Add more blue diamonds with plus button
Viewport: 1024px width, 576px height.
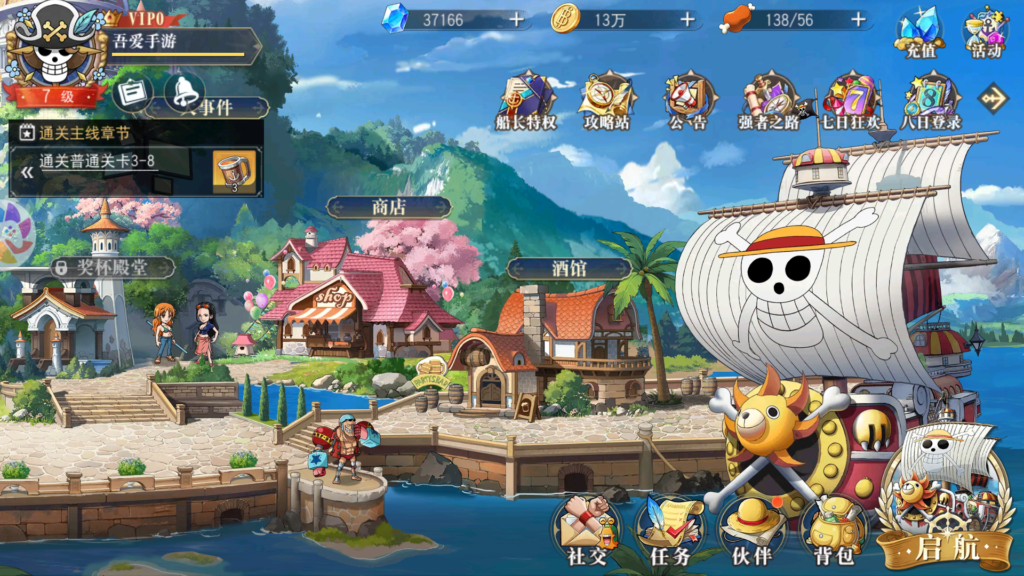[516, 19]
